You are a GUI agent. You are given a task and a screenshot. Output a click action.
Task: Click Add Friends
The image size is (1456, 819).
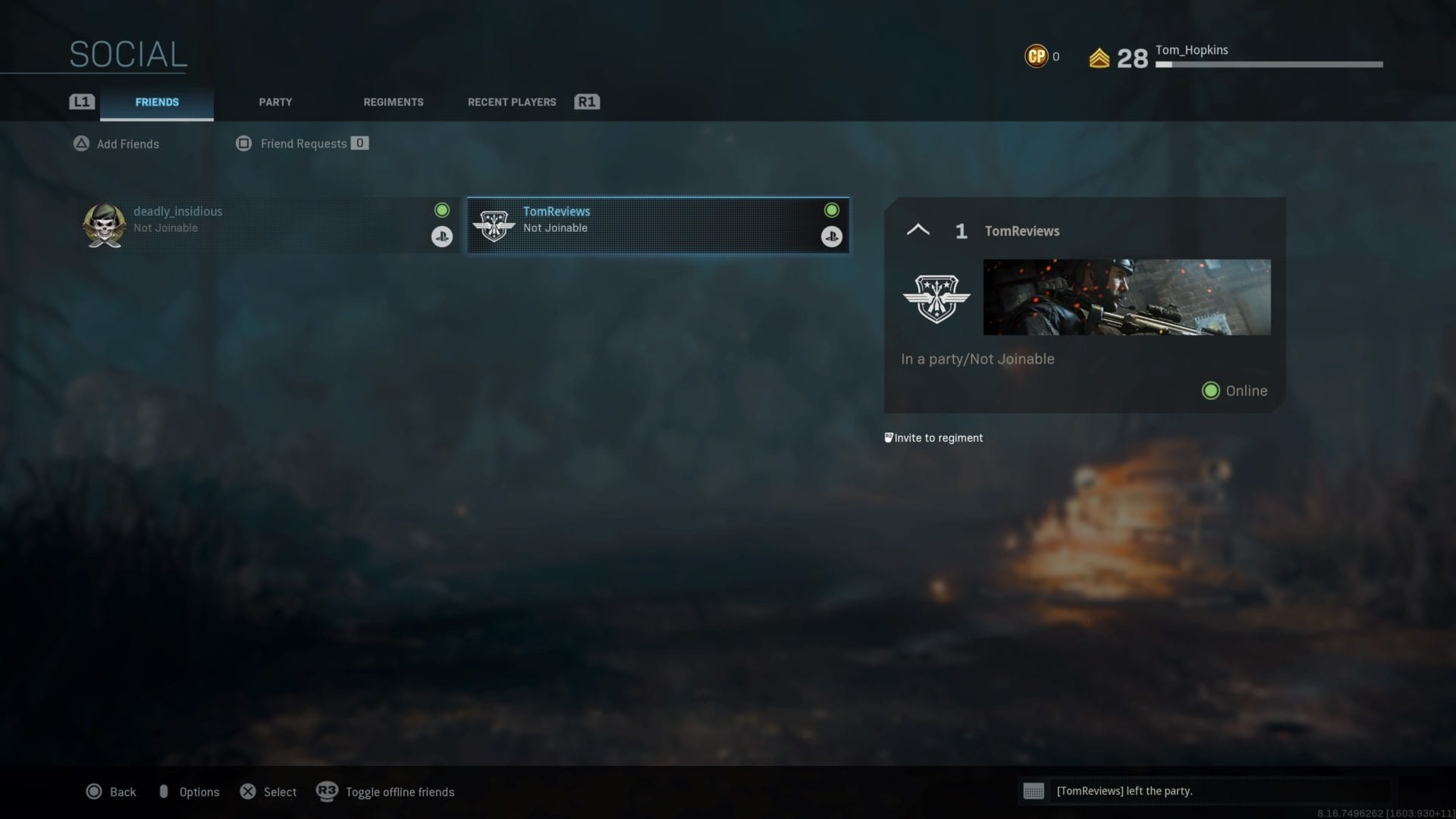coord(127,143)
